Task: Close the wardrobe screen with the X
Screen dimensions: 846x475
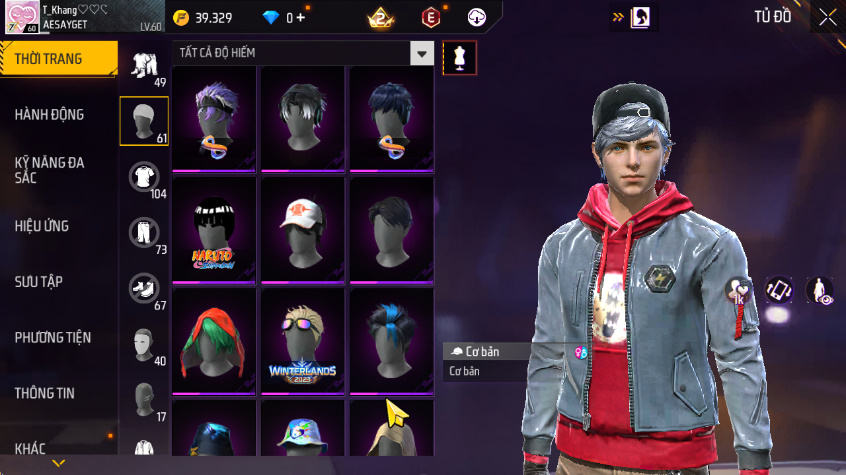Action: (x=827, y=17)
